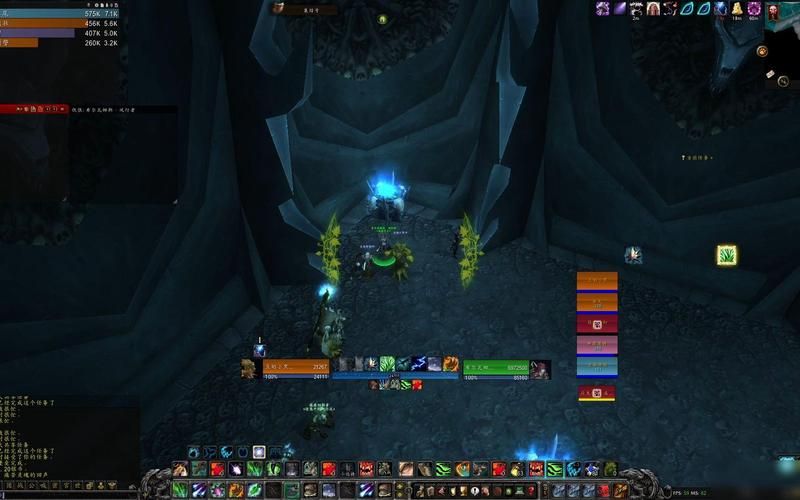Click the yellow-green orb at top center
Viewport: 800px width, 500px height.
tap(383, 19)
